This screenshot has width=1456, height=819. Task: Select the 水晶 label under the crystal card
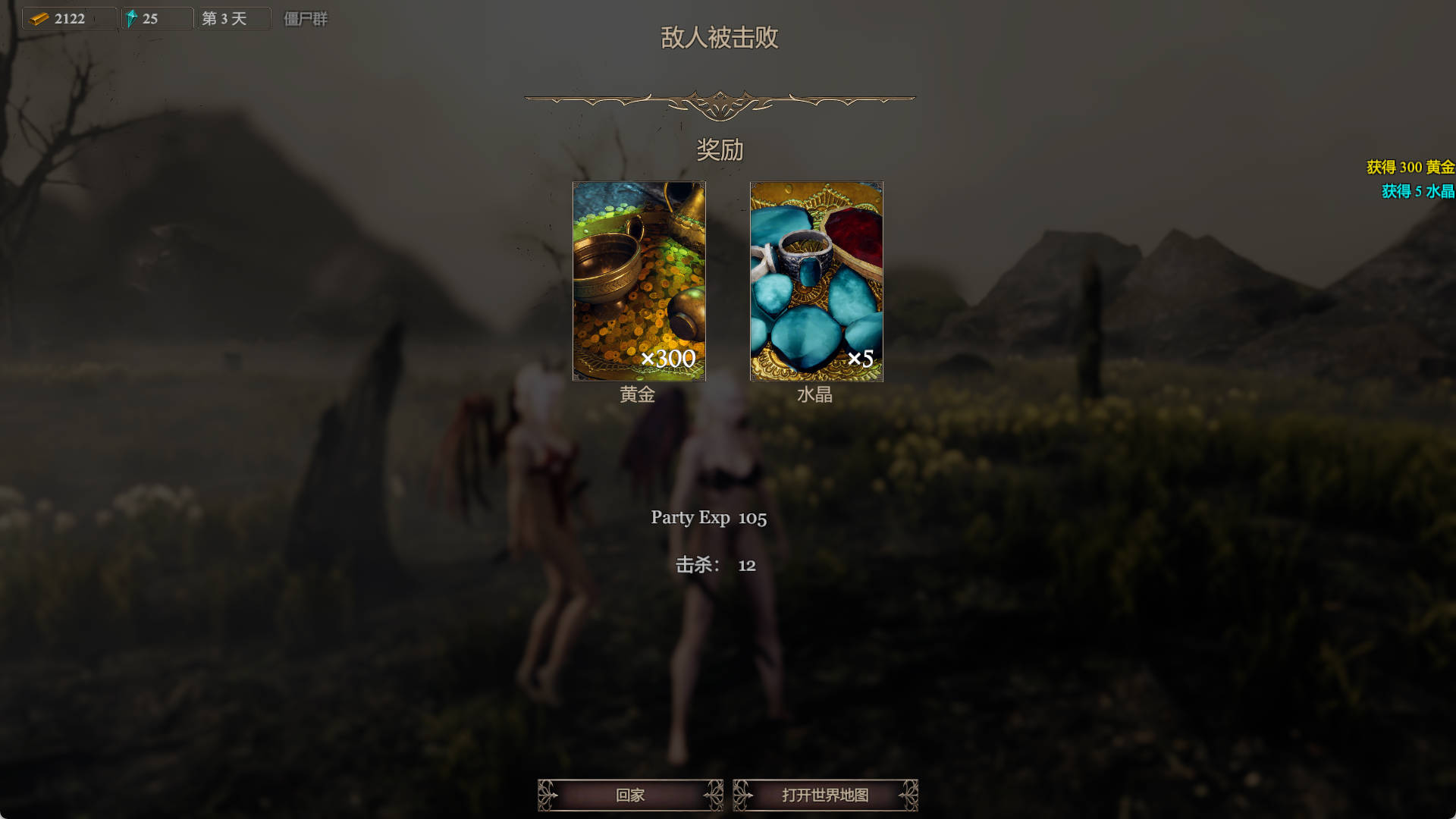pos(817,395)
